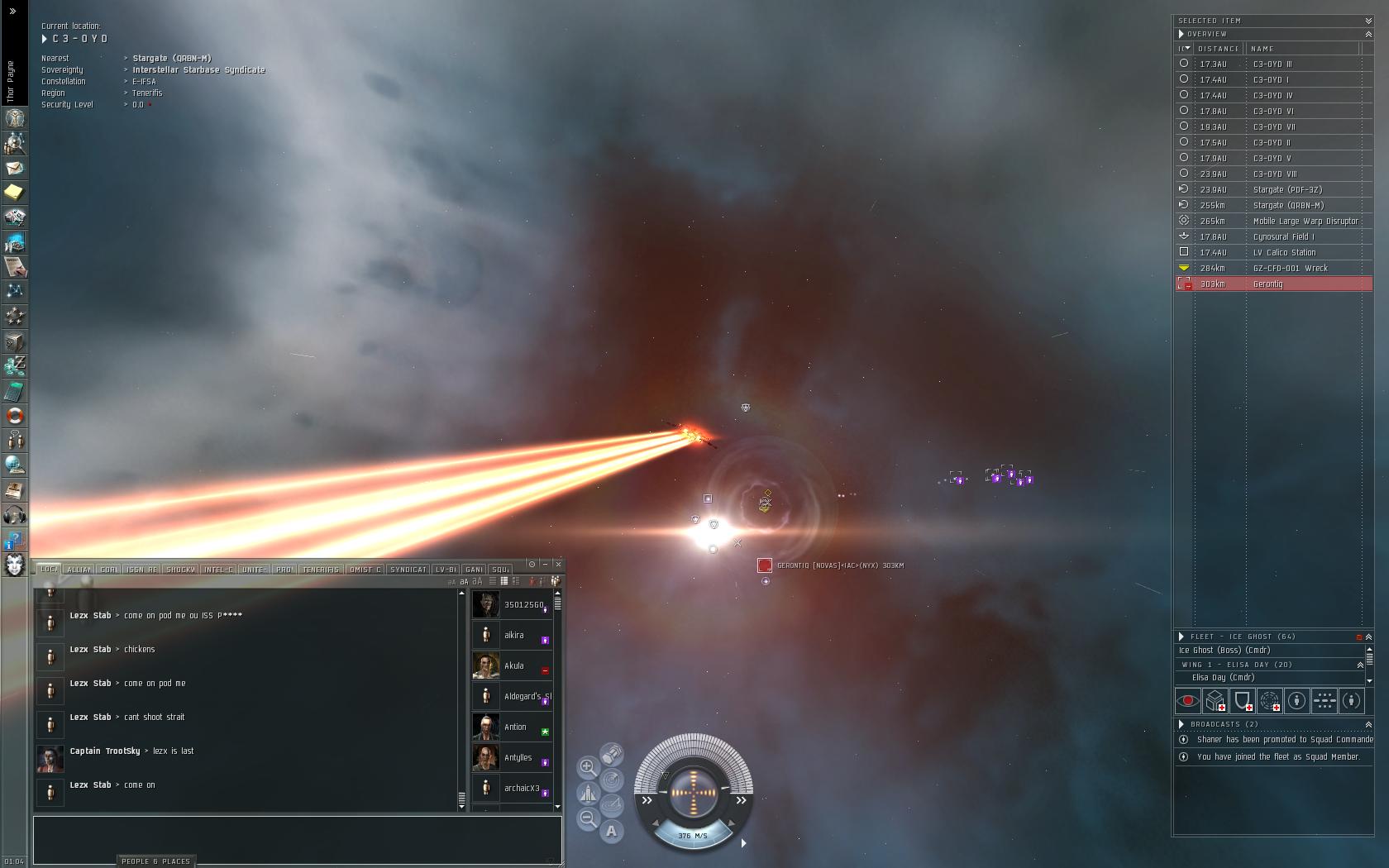Select Stargate (QRBN-M) overview row
The height and width of the screenshot is (868, 1389).
[x=1273, y=206]
